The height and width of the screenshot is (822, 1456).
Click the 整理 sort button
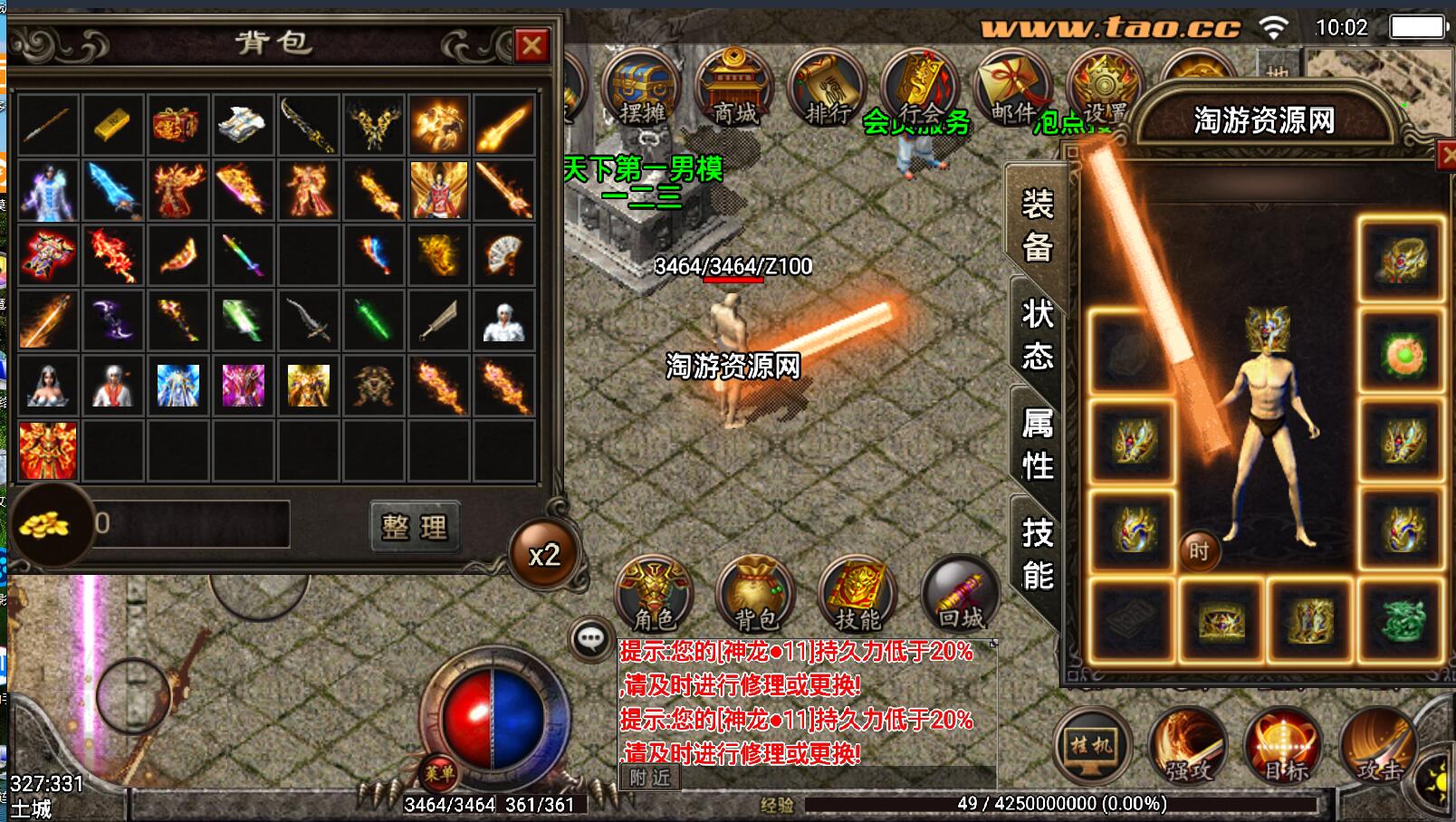(416, 527)
